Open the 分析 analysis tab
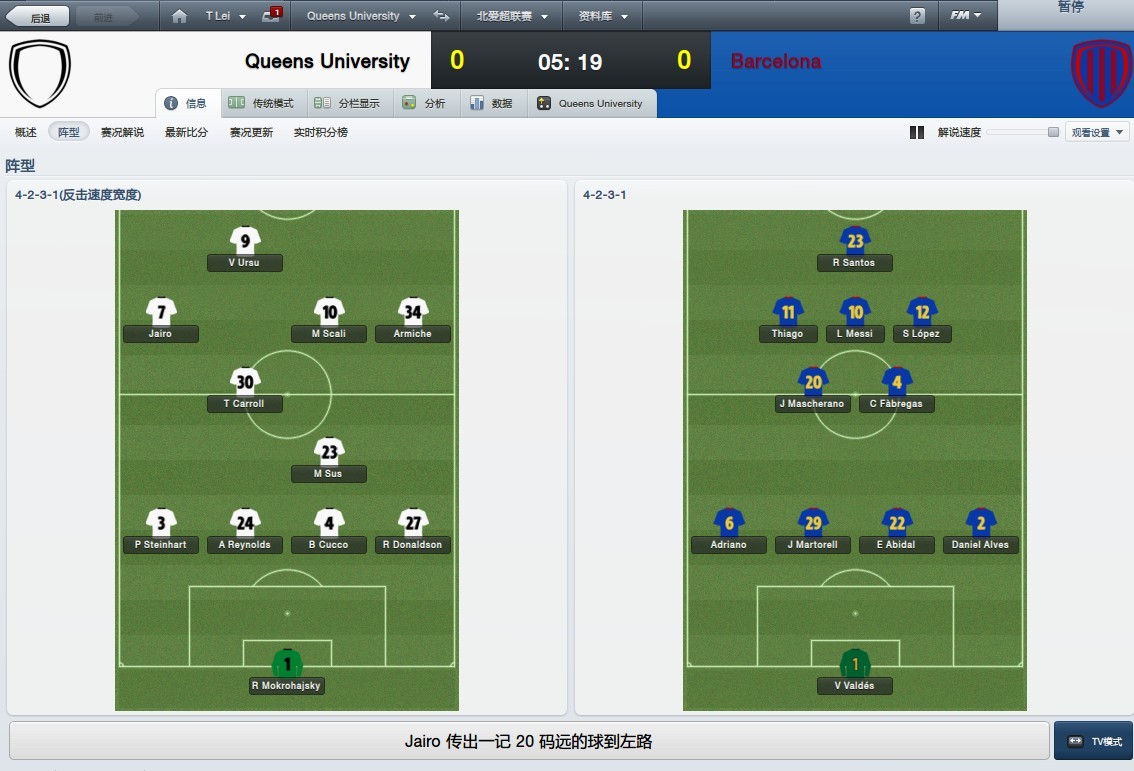Screen dimensions: 1134x771 [425, 103]
